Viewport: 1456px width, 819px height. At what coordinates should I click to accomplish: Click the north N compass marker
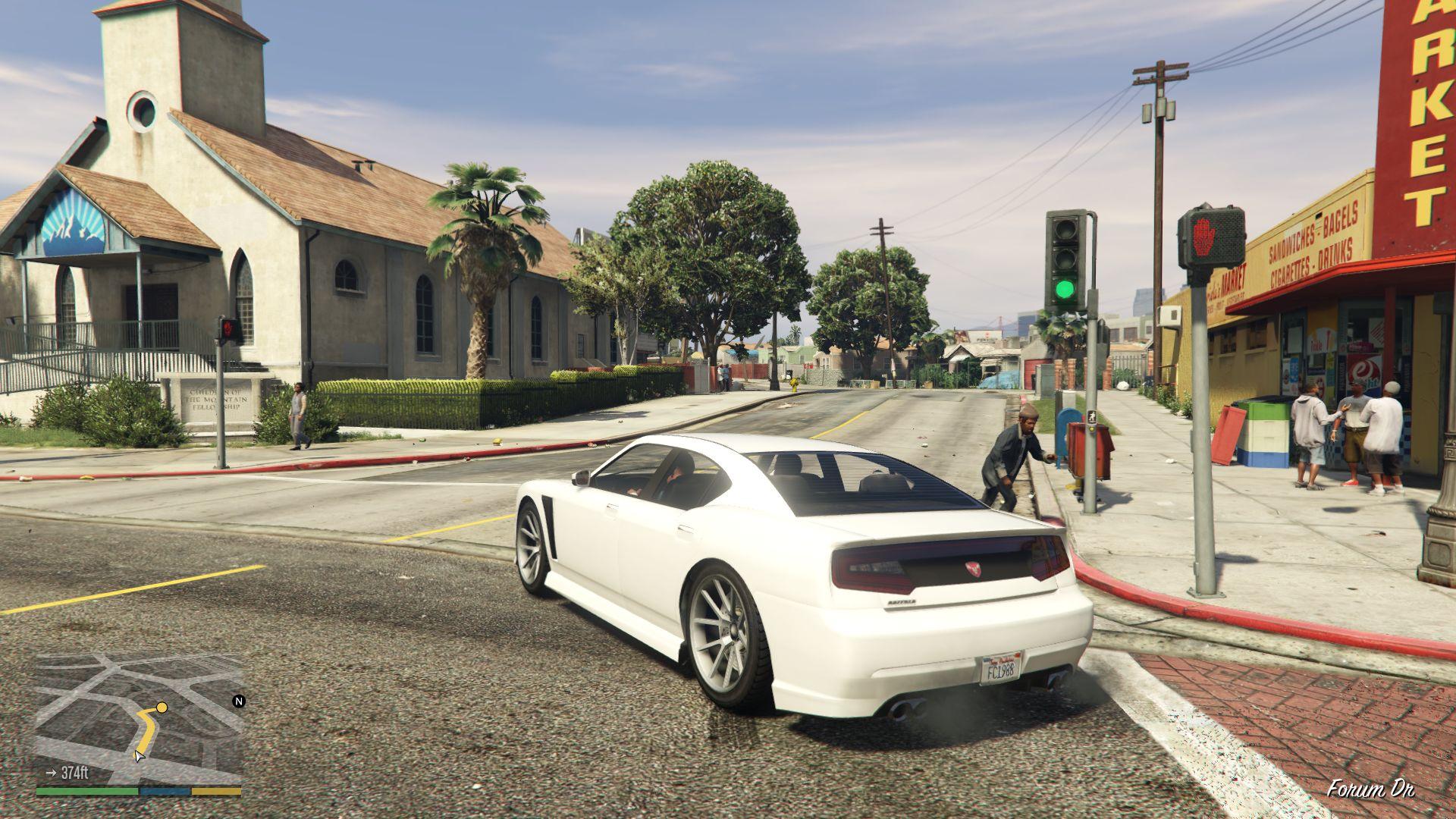click(239, 701)
